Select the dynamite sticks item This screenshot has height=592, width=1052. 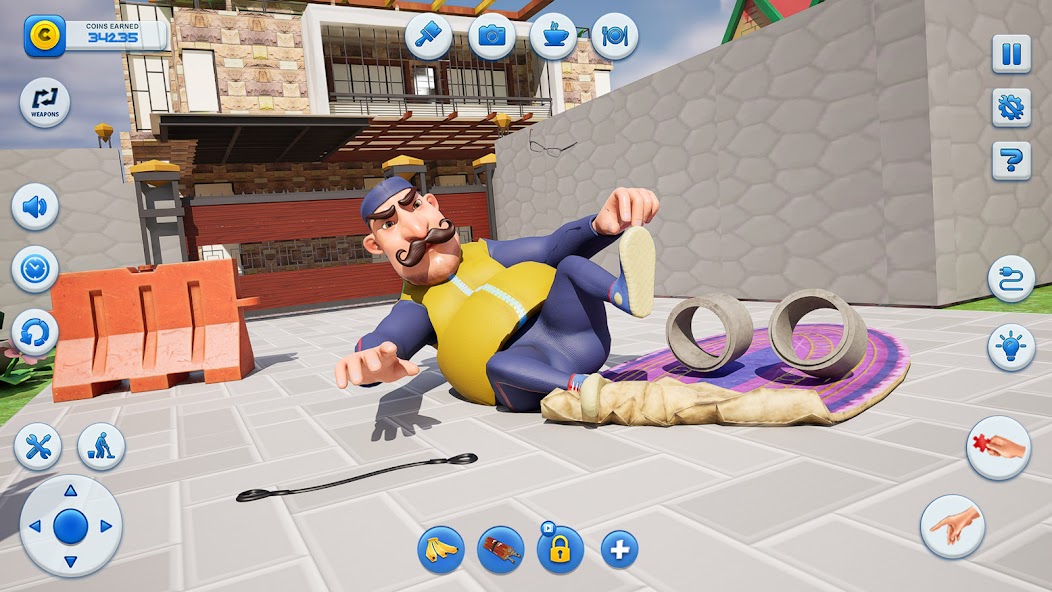(501, 549)
